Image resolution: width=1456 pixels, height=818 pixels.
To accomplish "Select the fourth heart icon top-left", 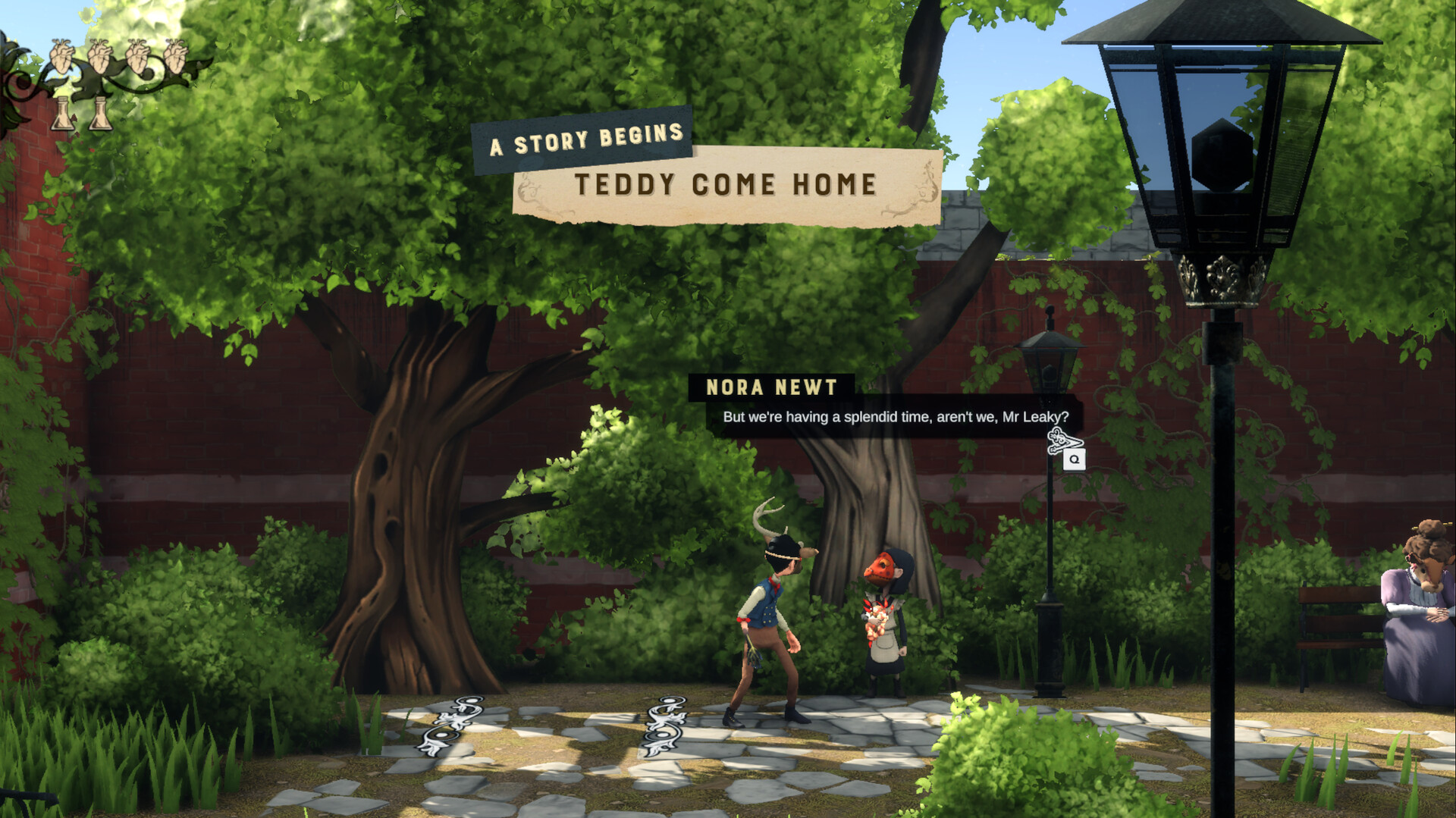I will coord(176,55).
